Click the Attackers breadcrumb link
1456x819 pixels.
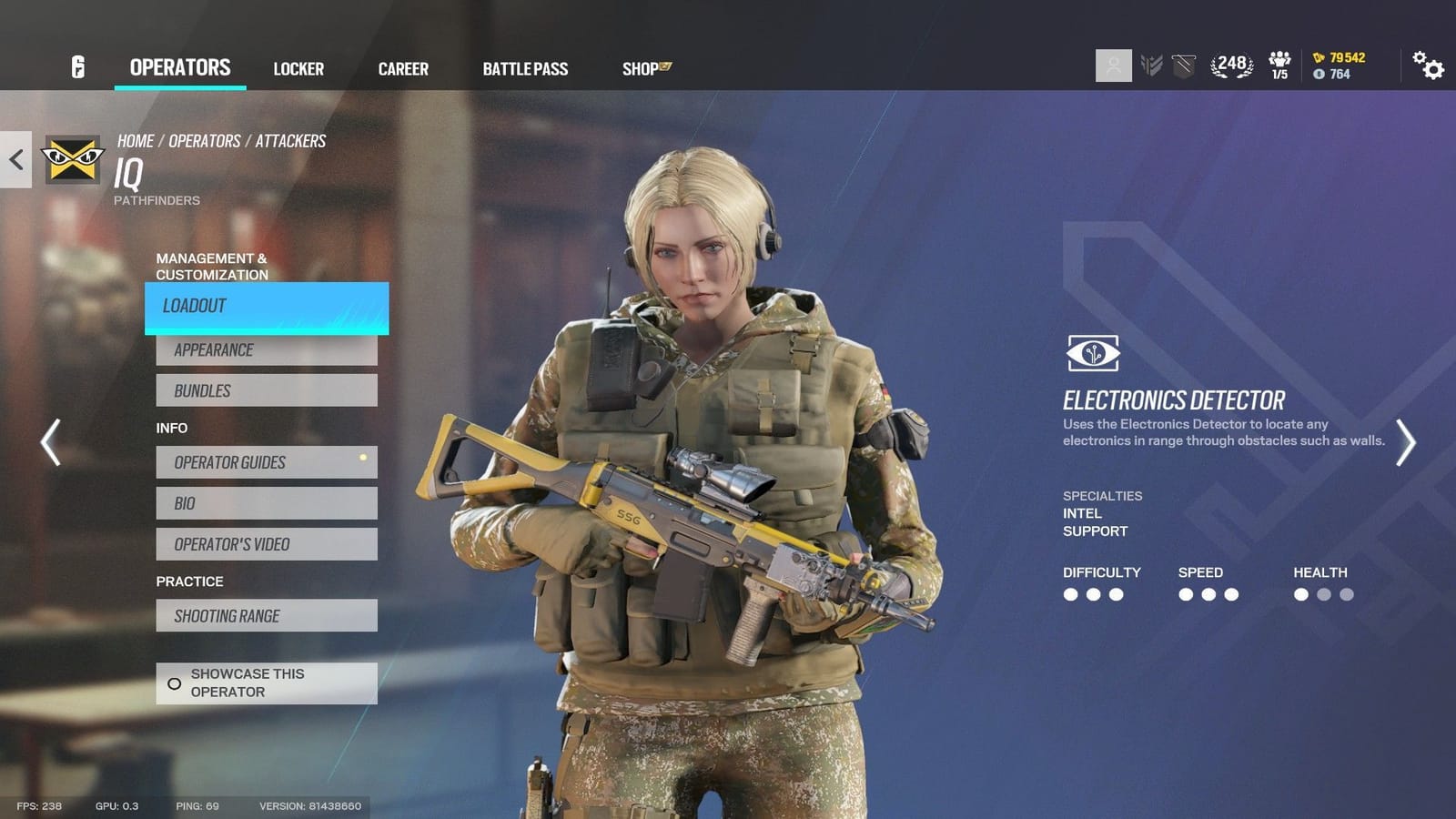click(x=291, y=140)
